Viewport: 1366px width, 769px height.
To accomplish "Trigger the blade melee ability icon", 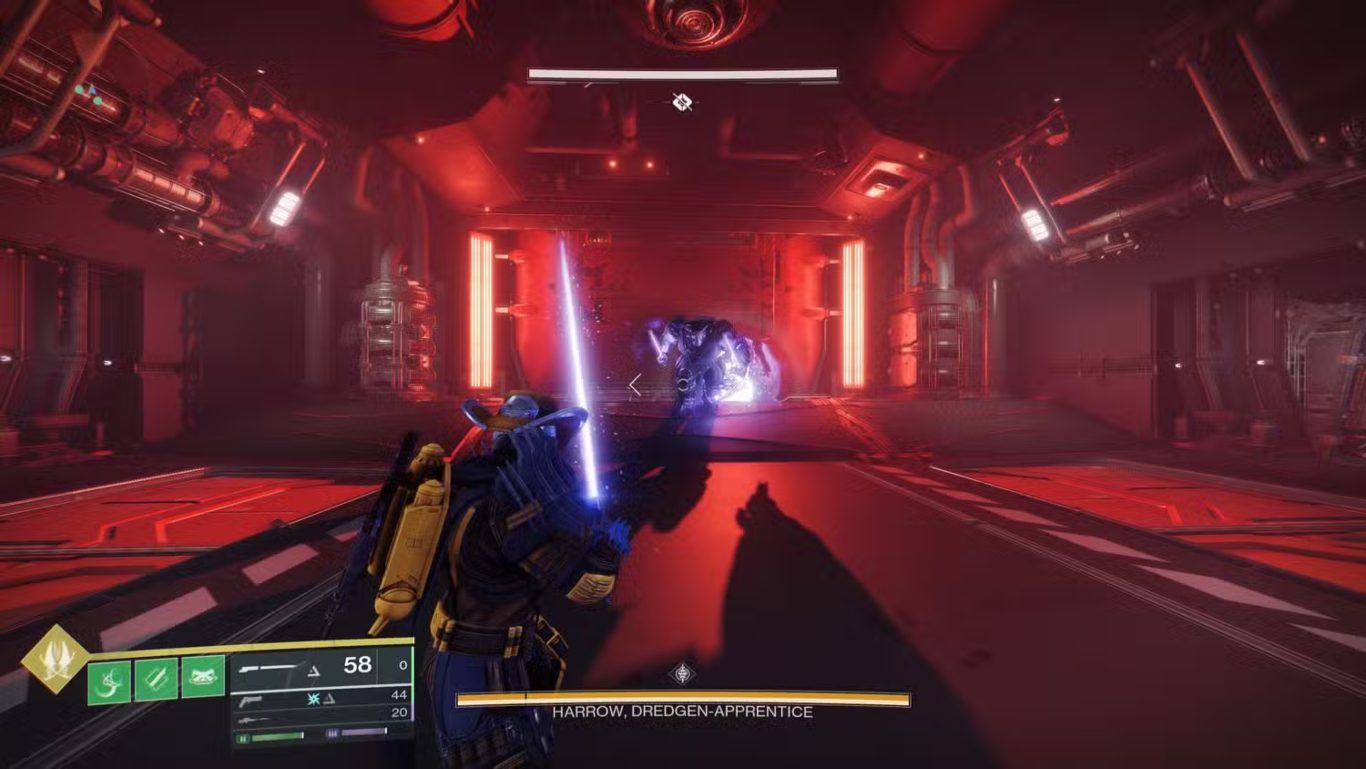I will pos(156,679).
